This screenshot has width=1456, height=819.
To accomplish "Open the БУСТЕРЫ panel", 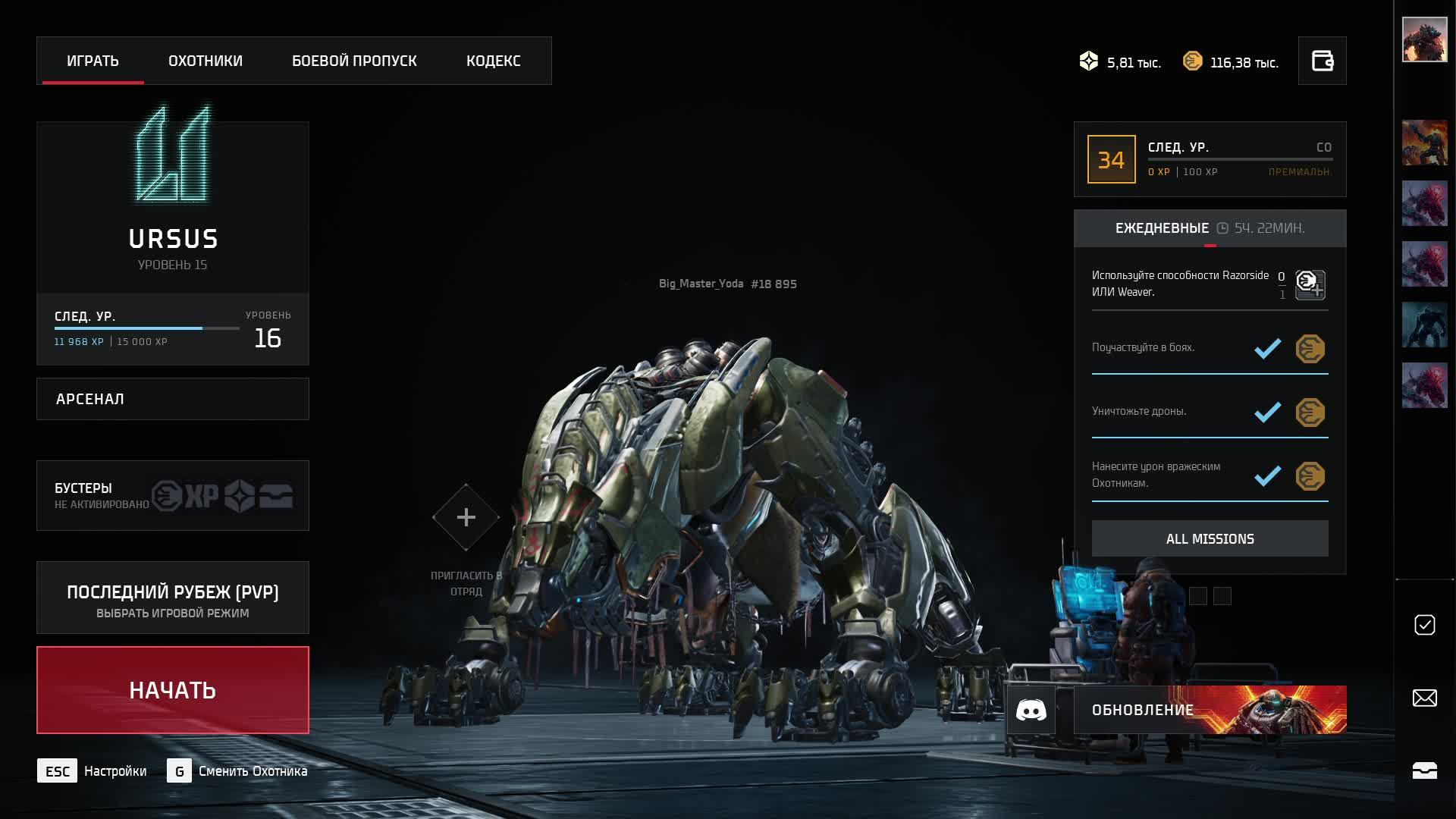I will (173, 495).
